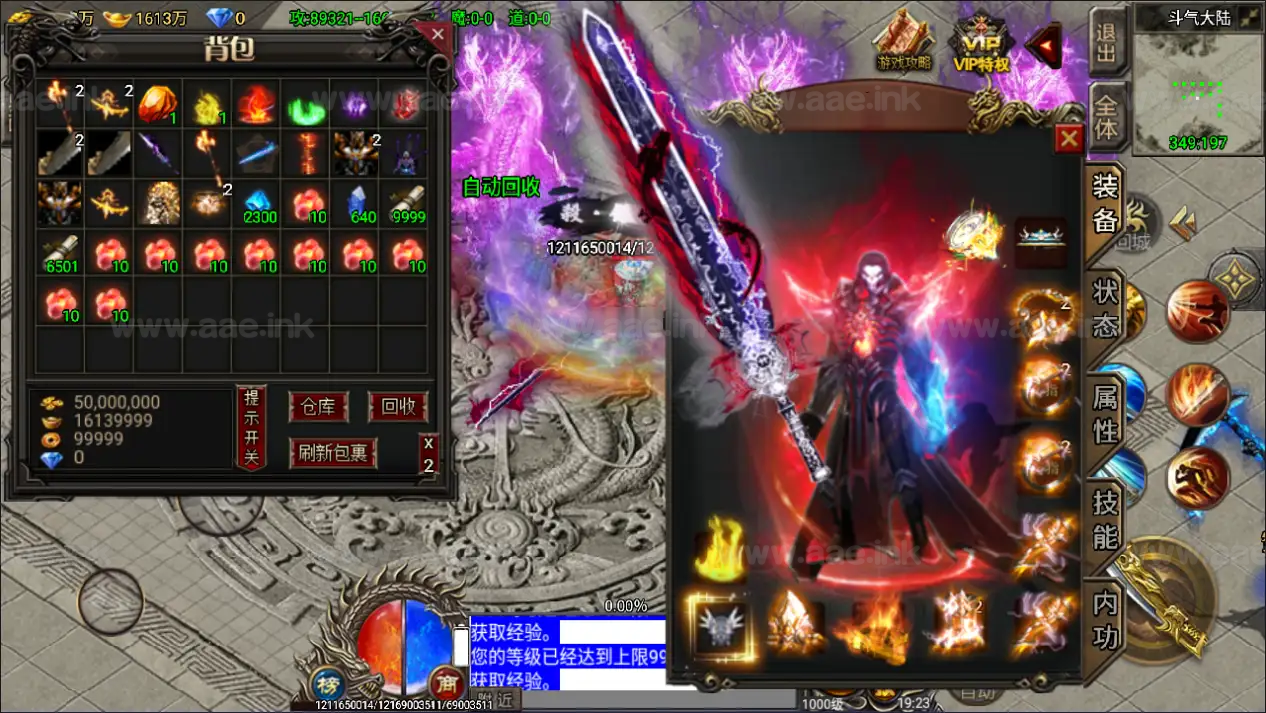This screenshot has width=1266, height=713.
Task: Click the 回收 recycle button
Action: coord(397,407)
